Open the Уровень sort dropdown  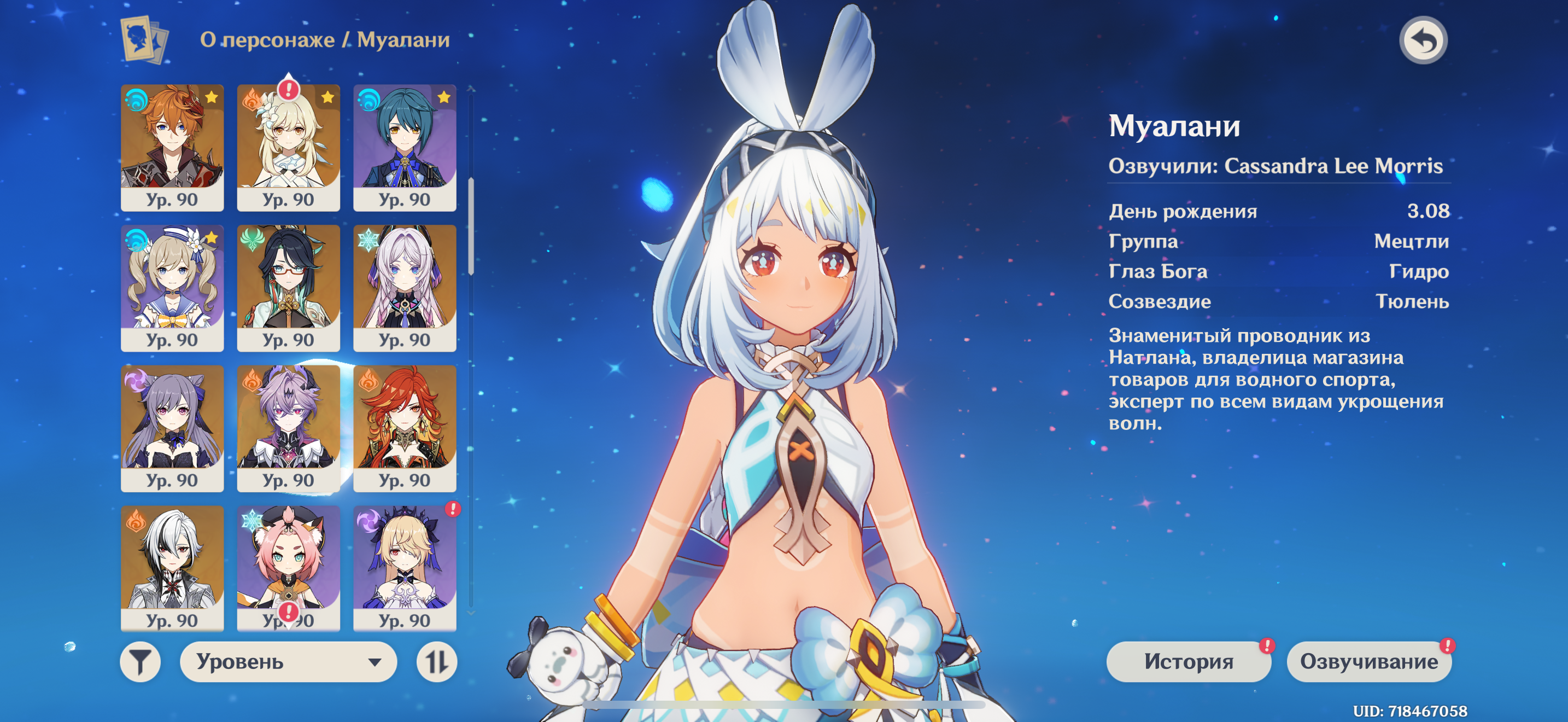tap(288, 661)
